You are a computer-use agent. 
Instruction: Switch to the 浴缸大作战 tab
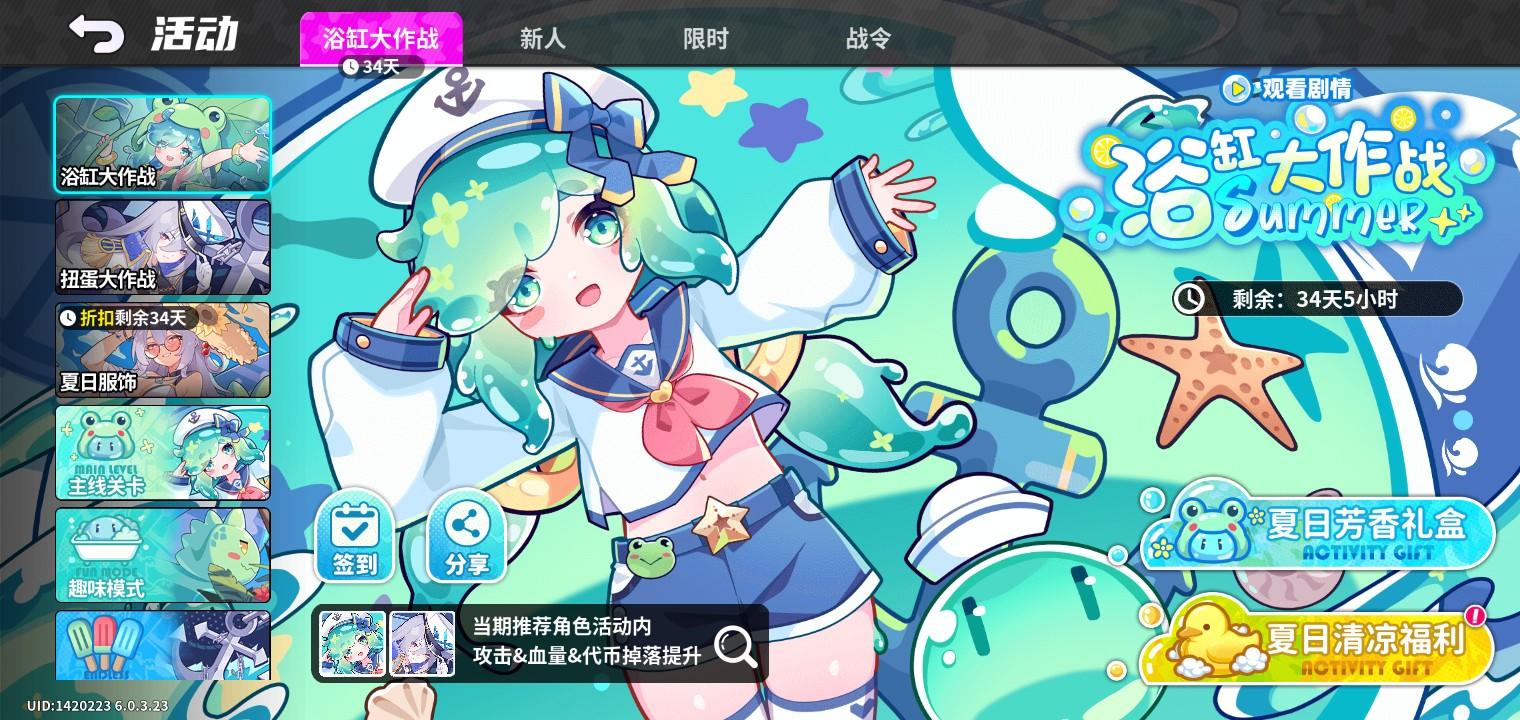tap(381, 36)
